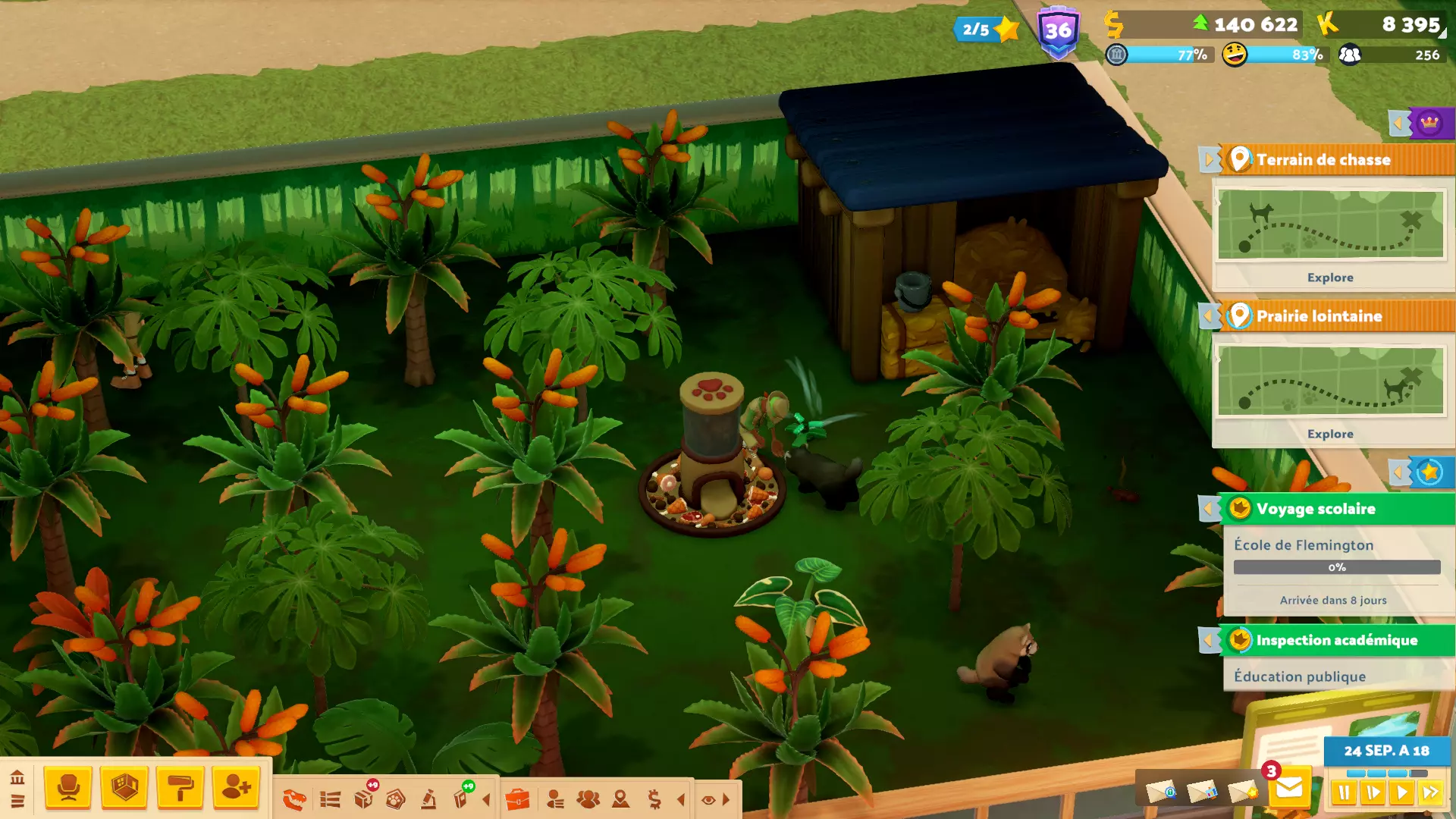This screenshot has width=1456, height=819.
Task: Toggle the eye visibility options
Action: coord(708,800)
